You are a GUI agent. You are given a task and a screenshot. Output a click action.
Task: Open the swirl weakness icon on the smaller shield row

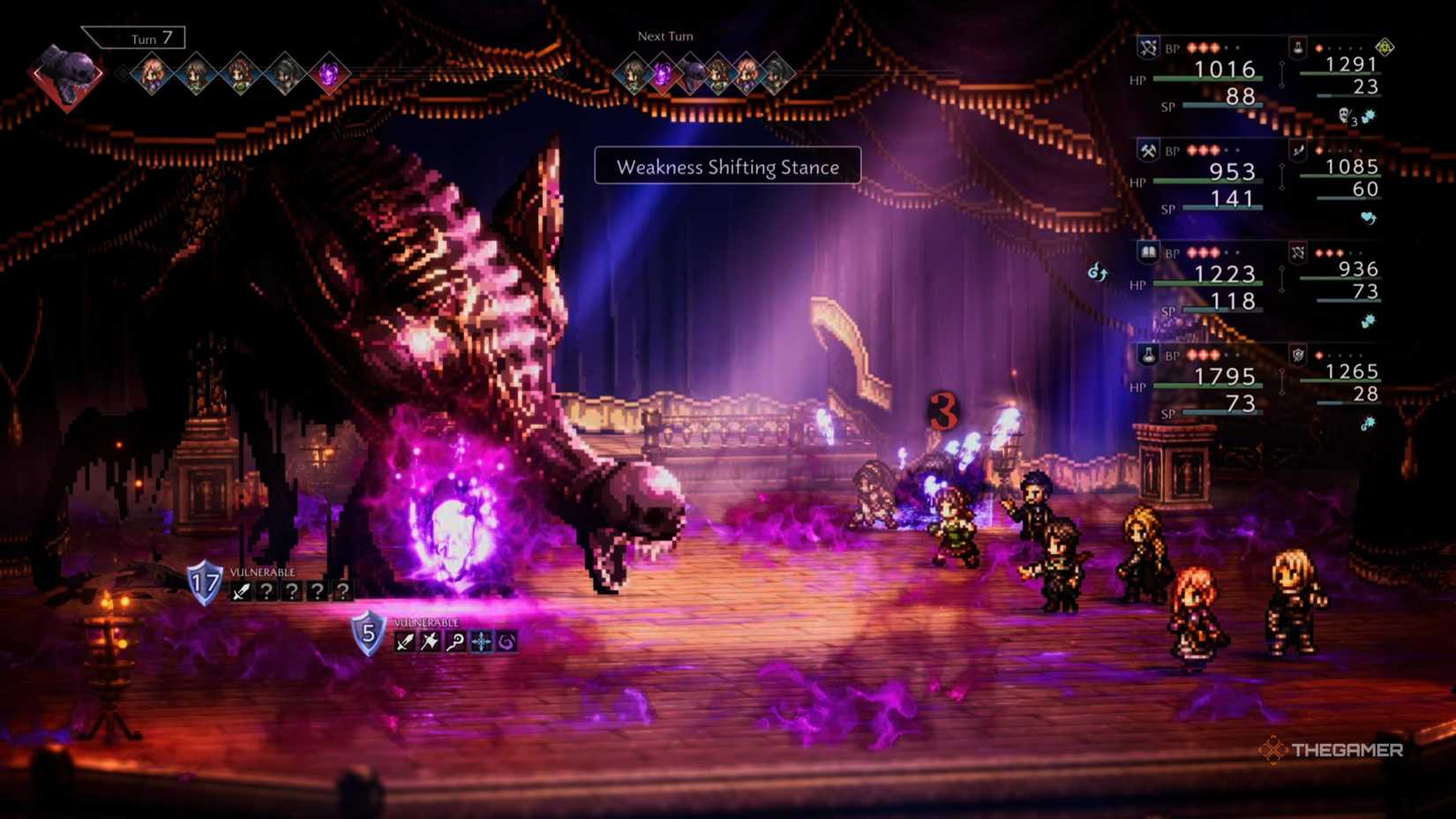(x=506, y=640)
